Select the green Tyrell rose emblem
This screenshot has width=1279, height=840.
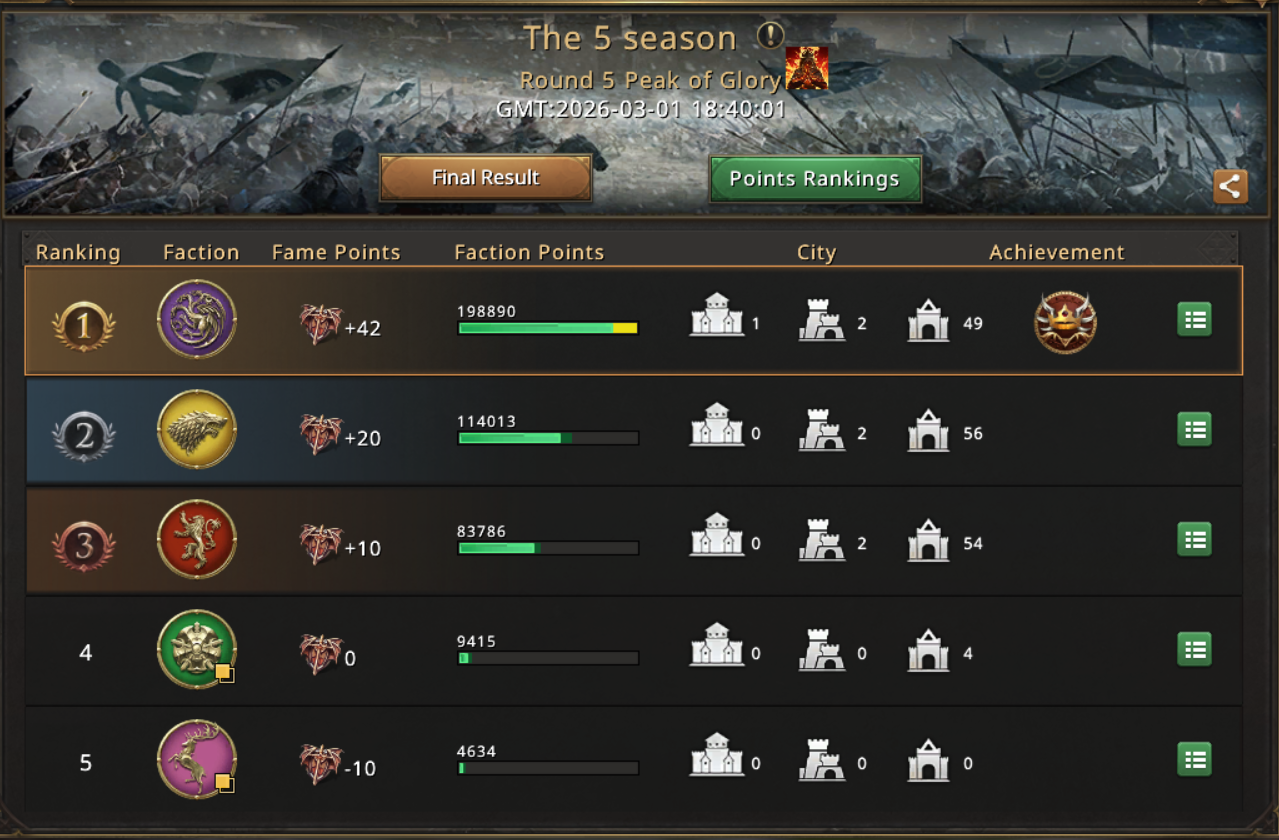[197, 649]
